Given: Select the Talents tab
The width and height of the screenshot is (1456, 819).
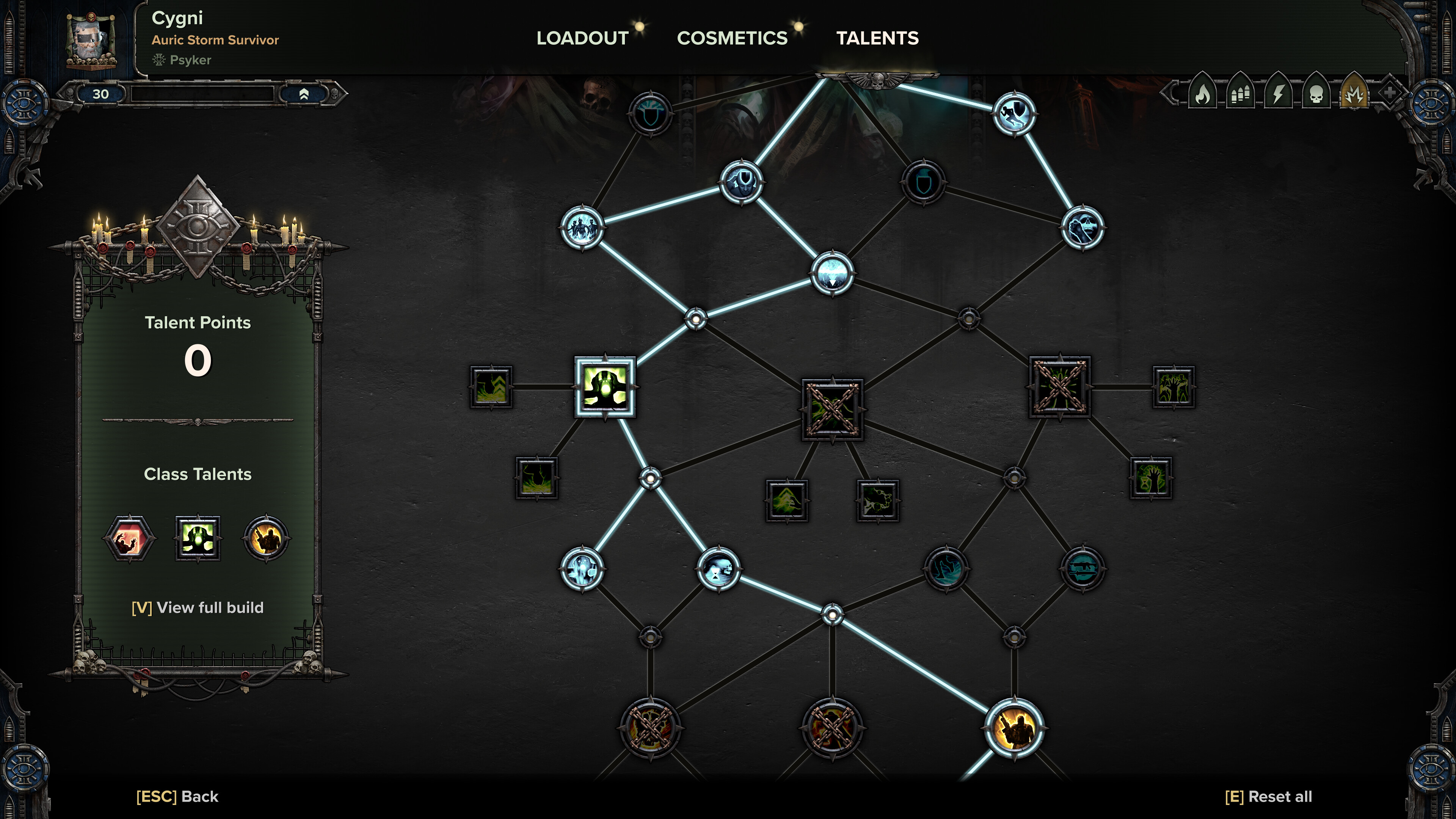Looking at the screenshot, I should click(877, 38).
